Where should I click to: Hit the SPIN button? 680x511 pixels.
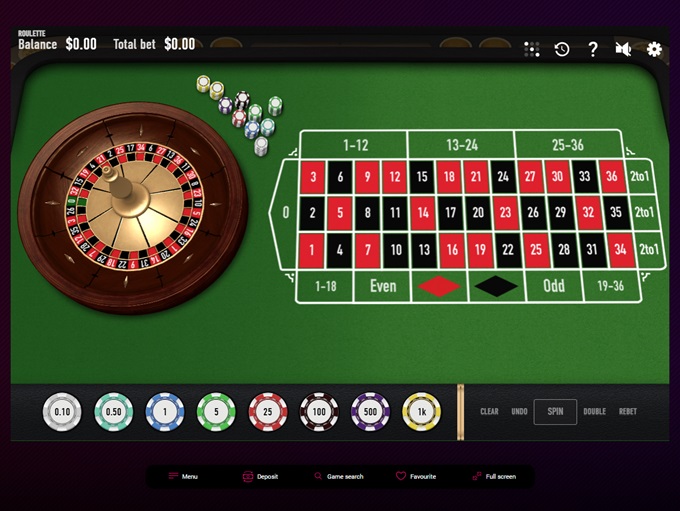pos(555,411)
